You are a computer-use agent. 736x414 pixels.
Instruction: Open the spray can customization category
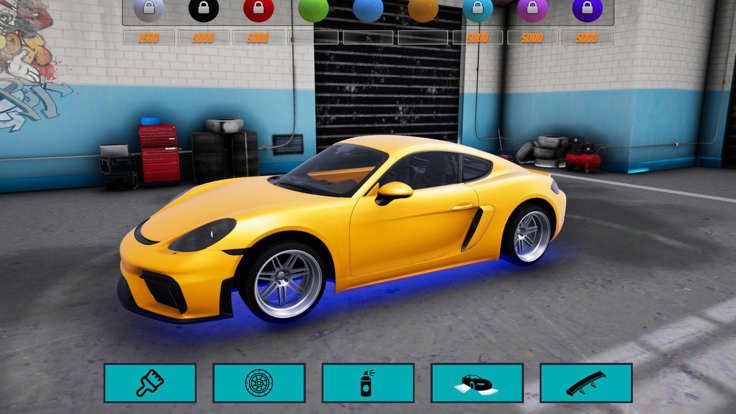click(x=368, y=383)
